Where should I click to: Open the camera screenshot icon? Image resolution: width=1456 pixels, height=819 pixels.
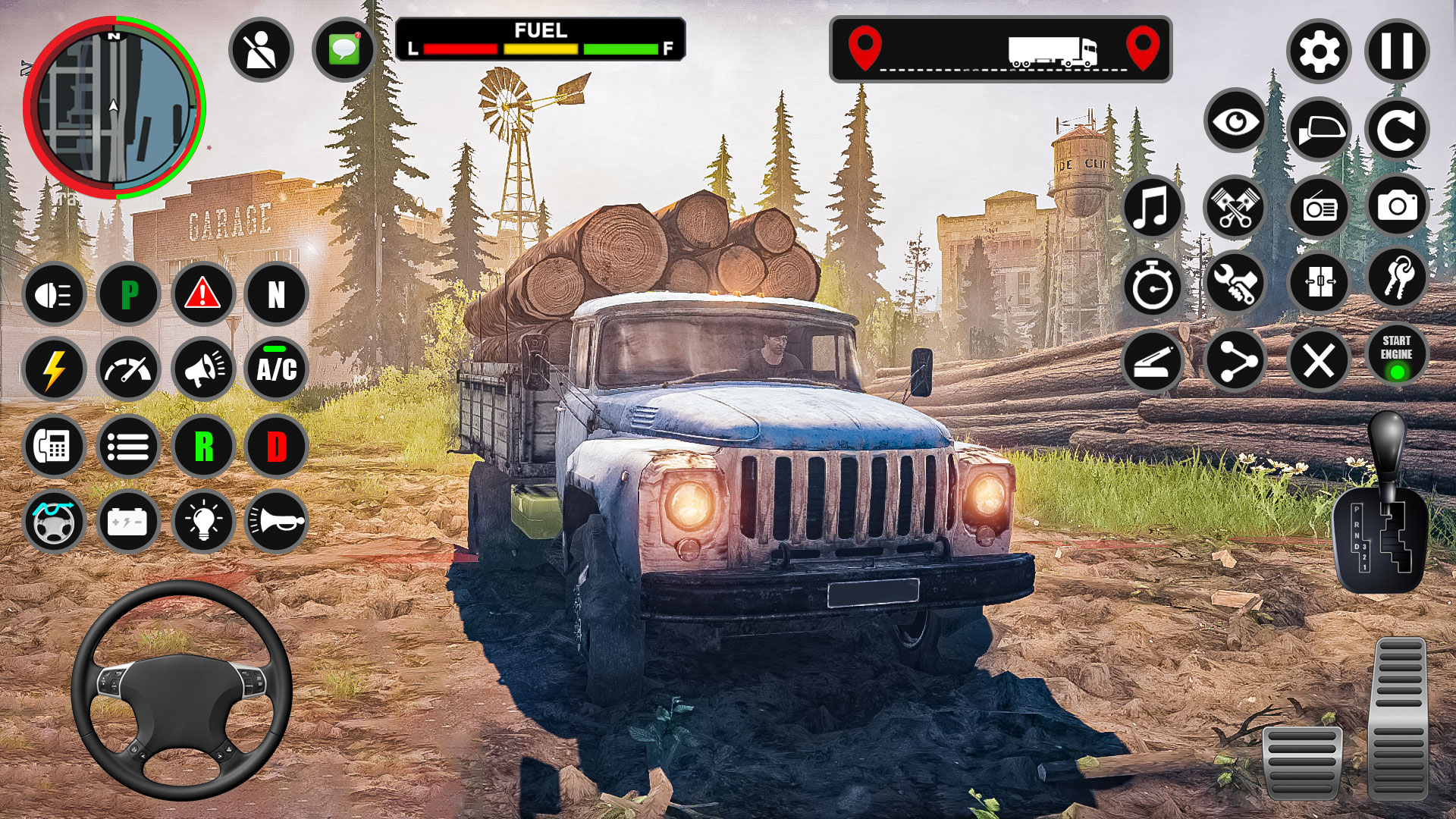1398,206
